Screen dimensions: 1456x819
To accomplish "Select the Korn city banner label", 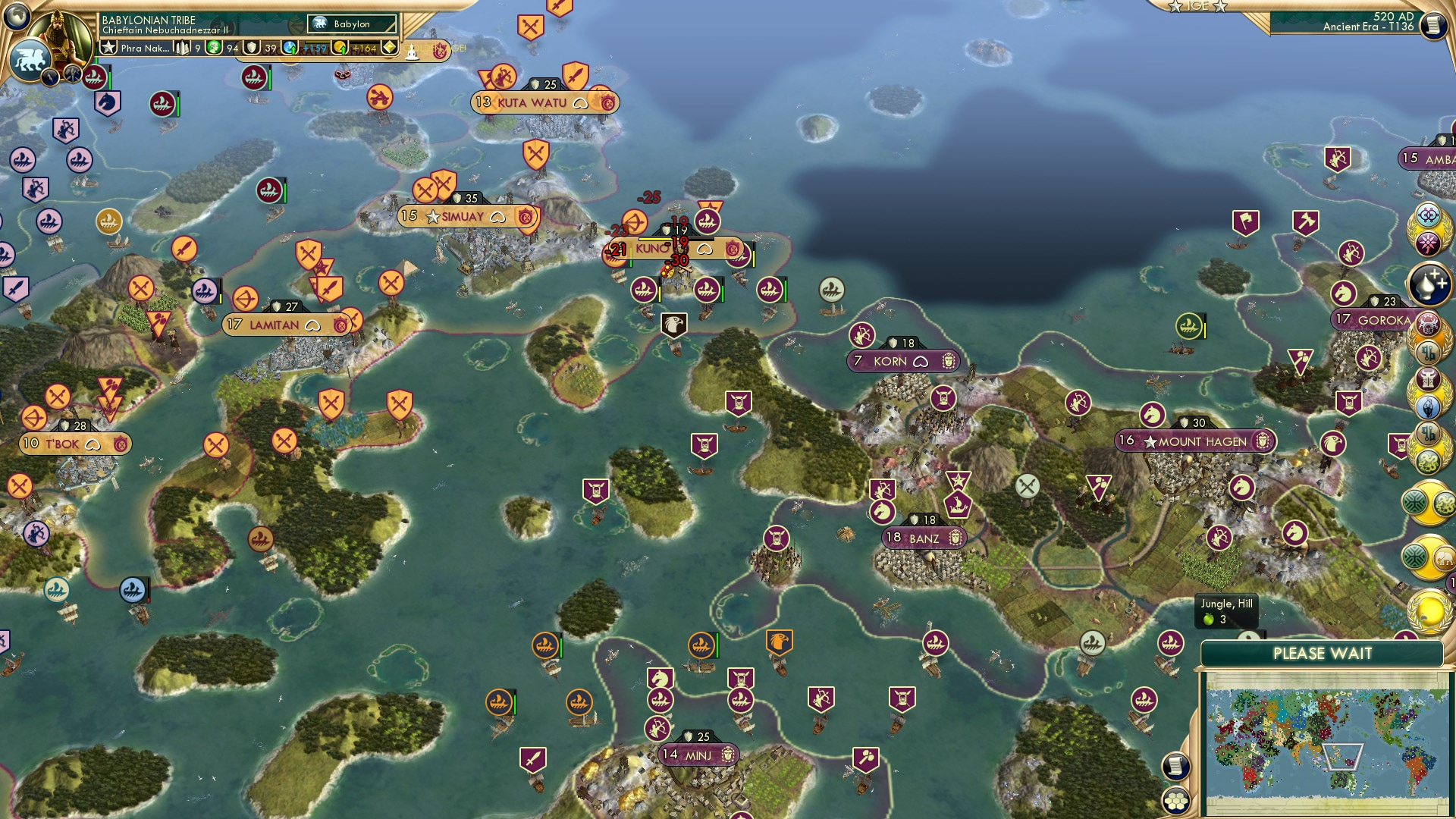I will [902, 362].
